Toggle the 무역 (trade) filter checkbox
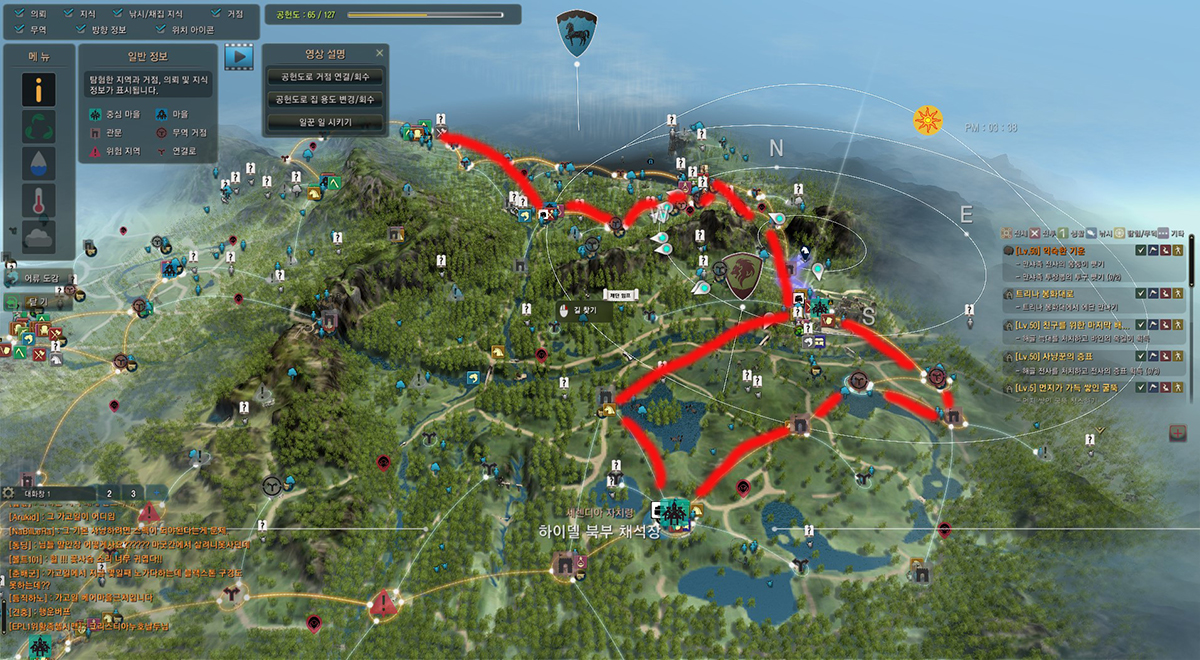The width and height of the screenshot is (1200, 660). tap(20, 30)
